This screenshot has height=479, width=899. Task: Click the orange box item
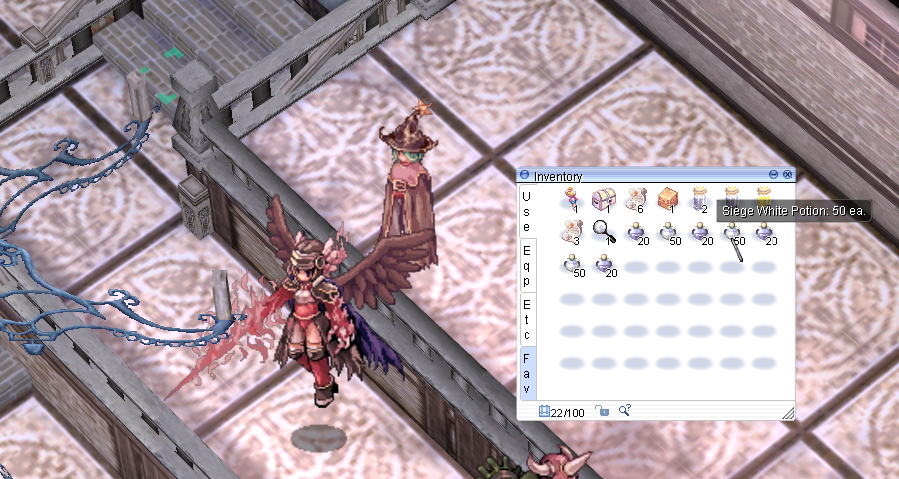(x=667, y=199)
